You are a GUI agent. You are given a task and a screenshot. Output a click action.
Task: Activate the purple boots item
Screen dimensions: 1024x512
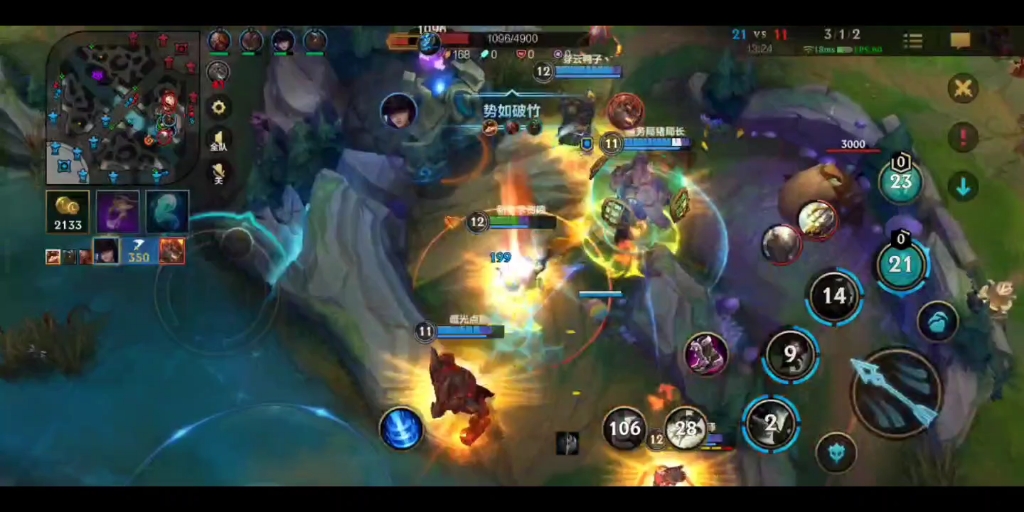click(x=706, y=354)
